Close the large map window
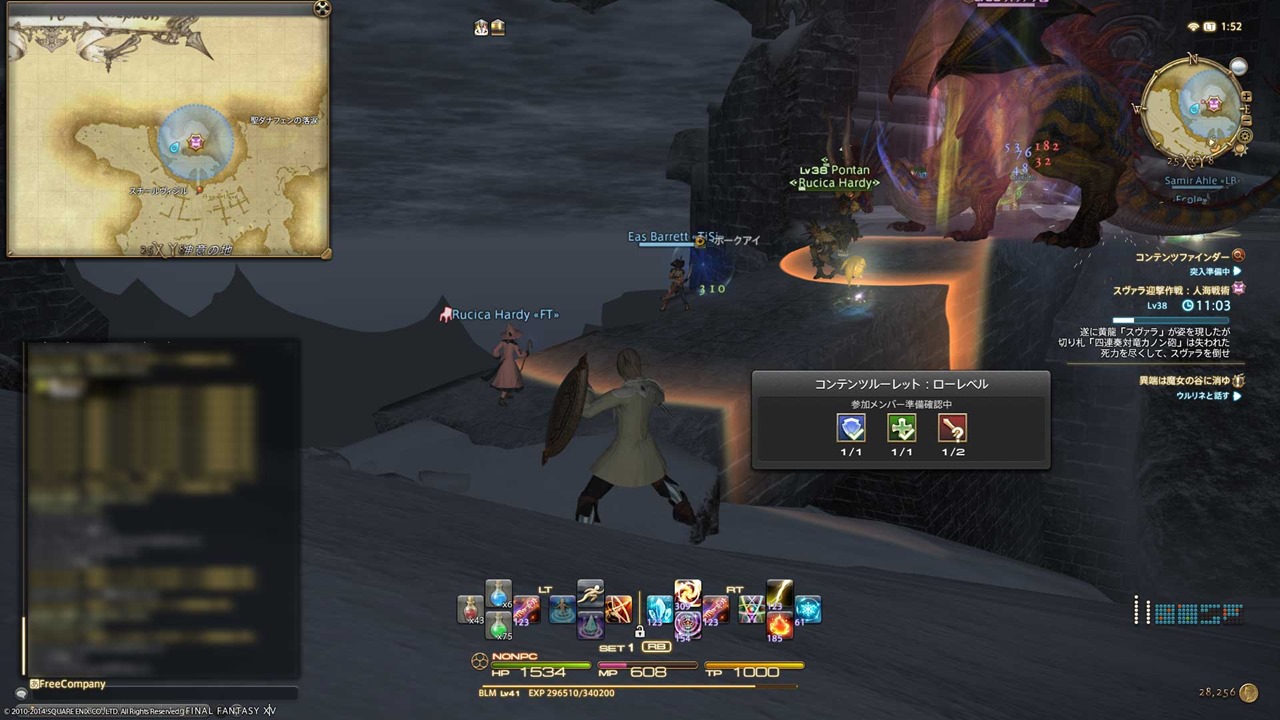The height and width of the screenshot is (720, 1280). coord(321,8)
